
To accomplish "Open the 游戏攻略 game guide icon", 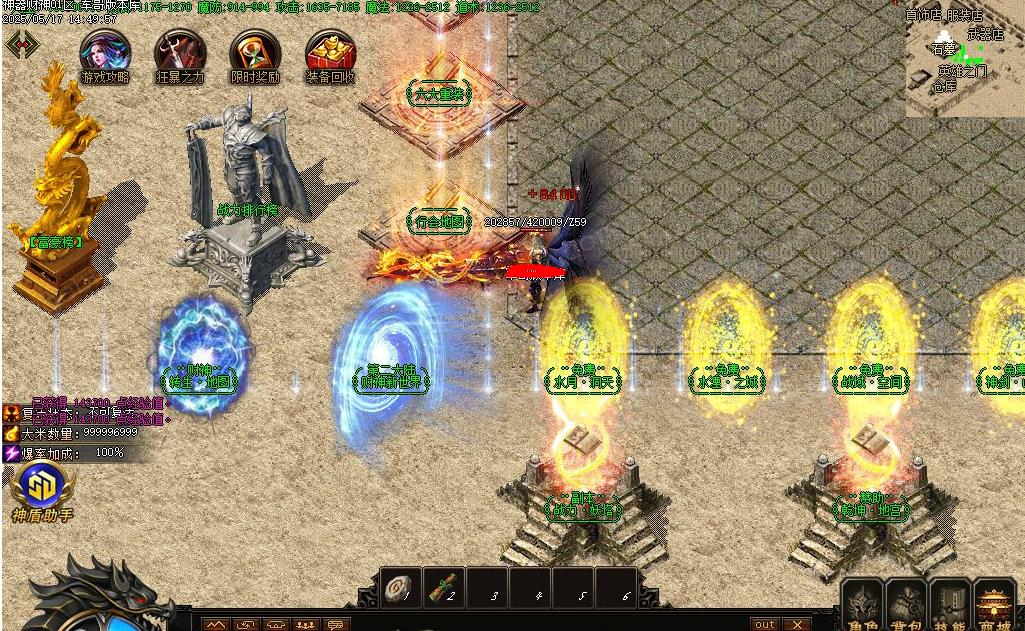I will tap(105, 54).
